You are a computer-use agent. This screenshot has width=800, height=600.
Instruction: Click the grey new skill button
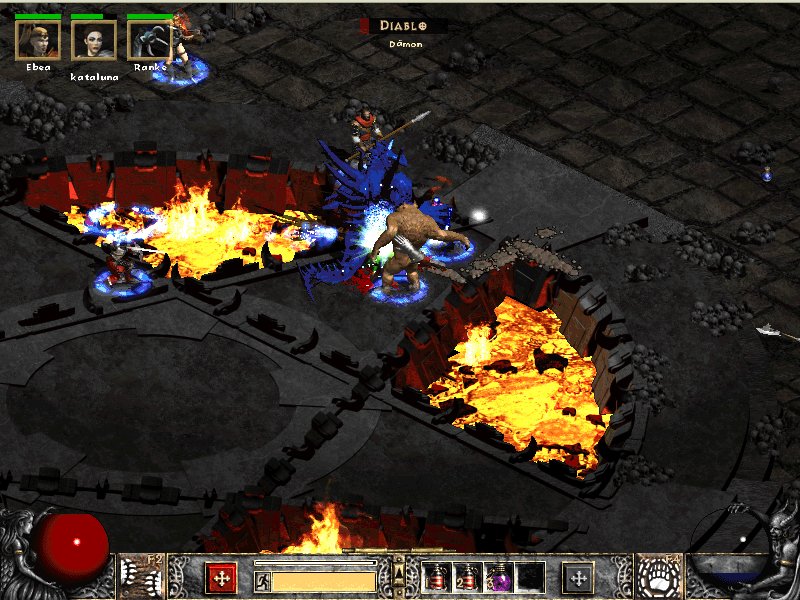click(578, 577)
